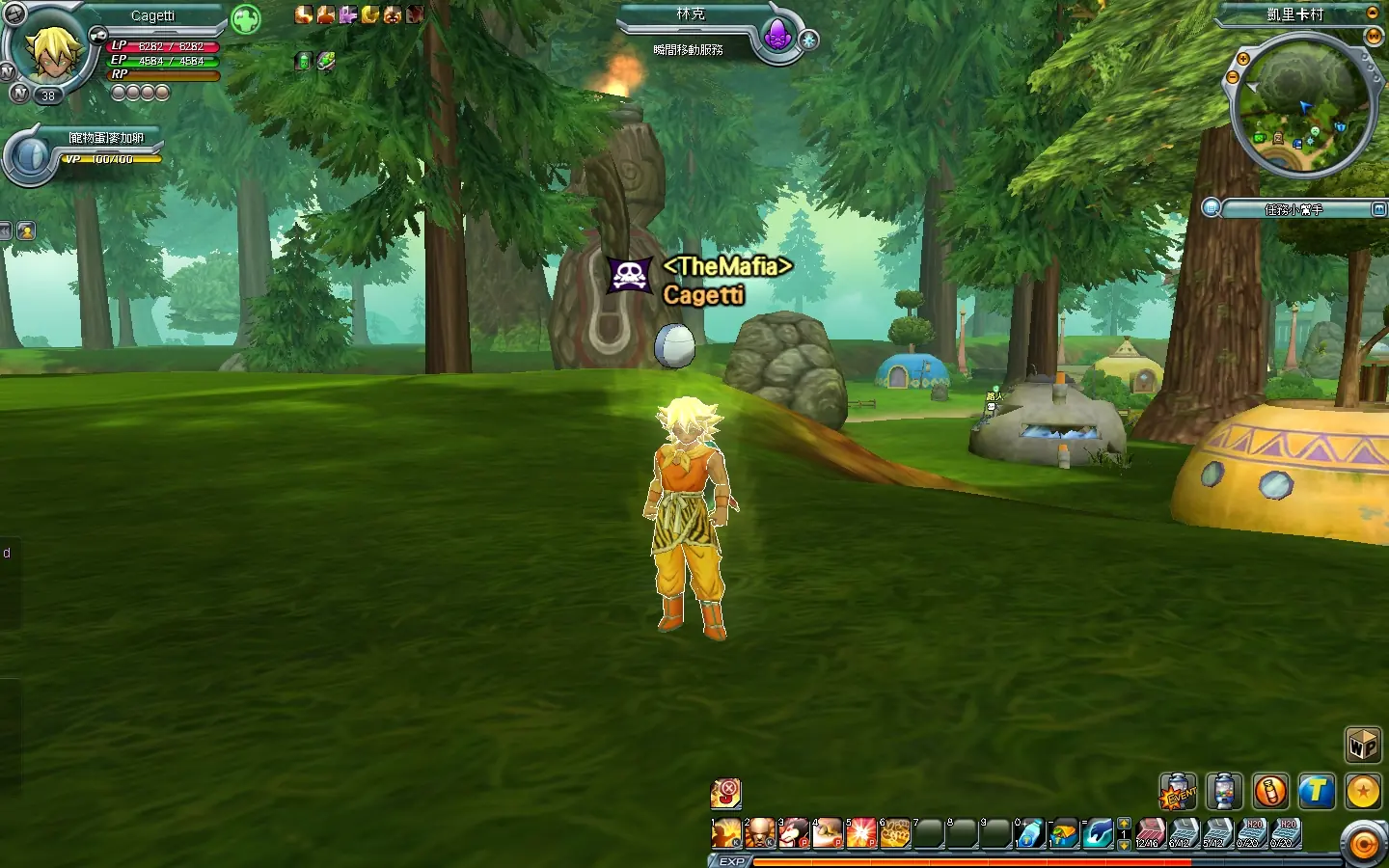This screenshot has height=868, width=1389.
Task: Open the orange capsule item icon
Action: pos(1270,792)
